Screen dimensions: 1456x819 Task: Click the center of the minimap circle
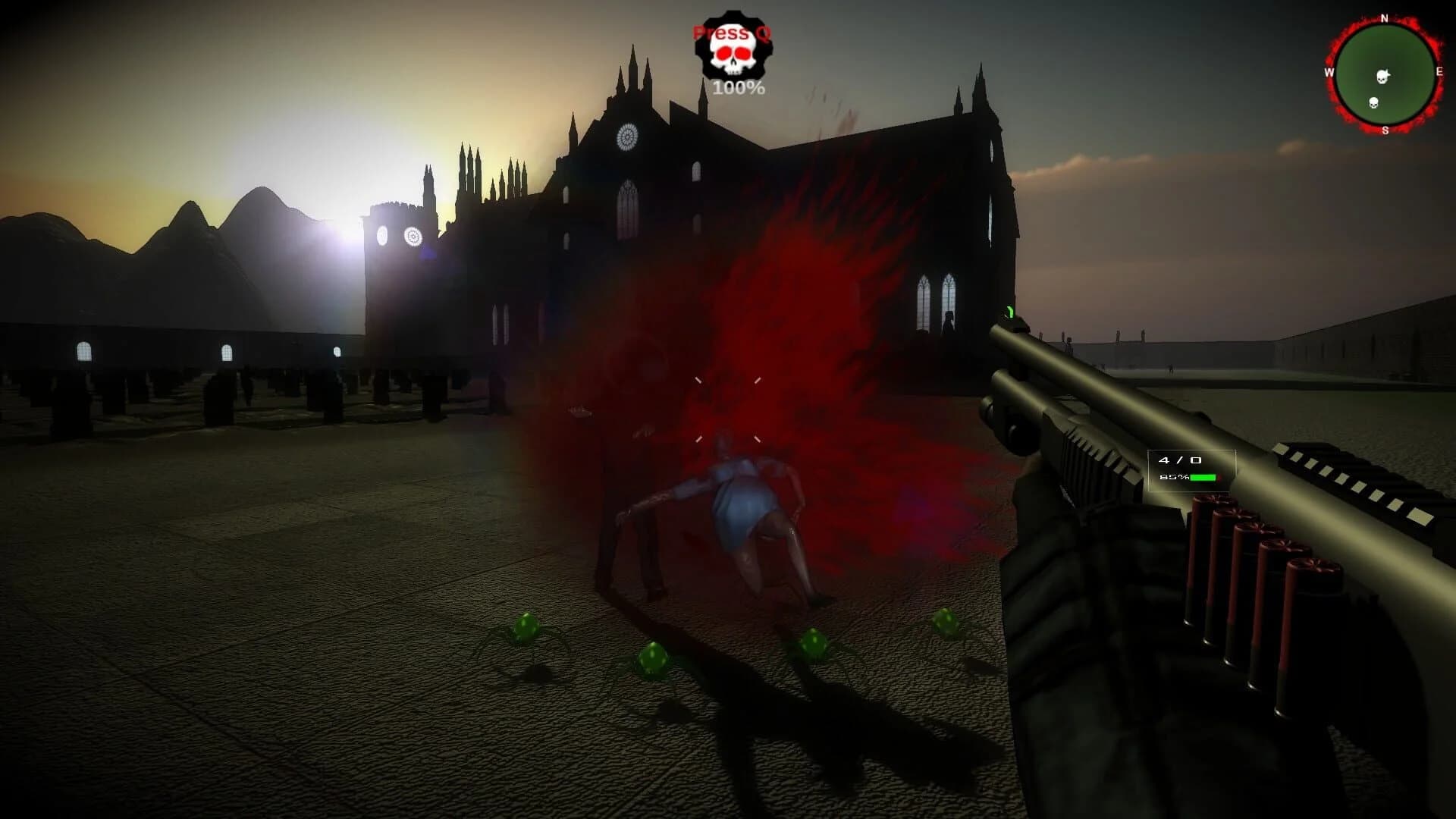(1384, 73)
